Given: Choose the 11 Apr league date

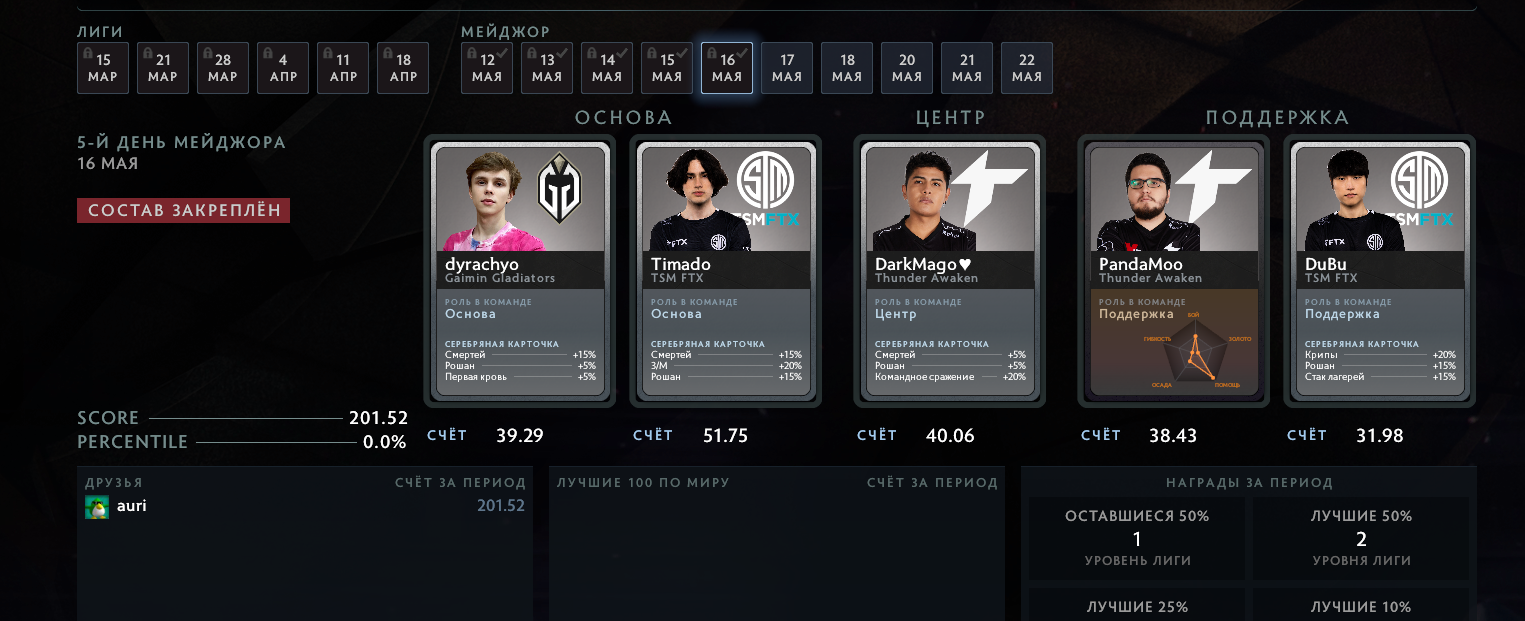Looking at the screenshot, I should [343, 68].
